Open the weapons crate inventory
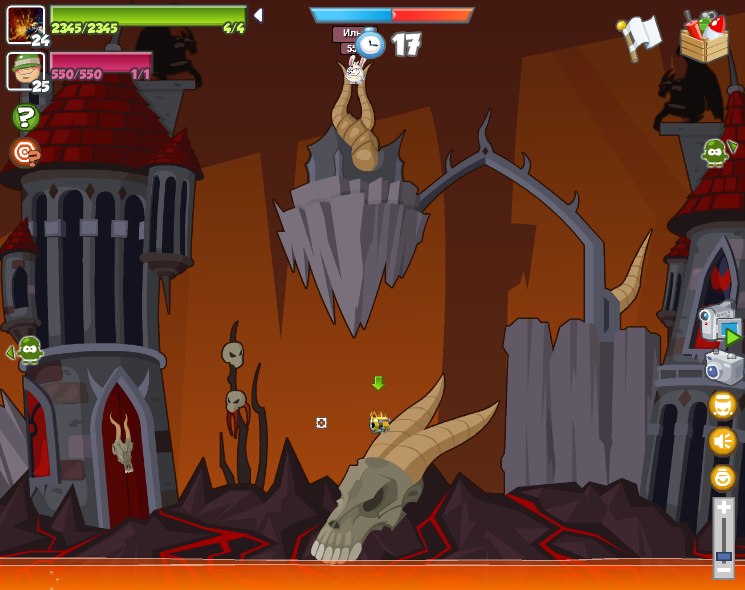The width and height of the screenshot is (745, 590). (705, 38)
